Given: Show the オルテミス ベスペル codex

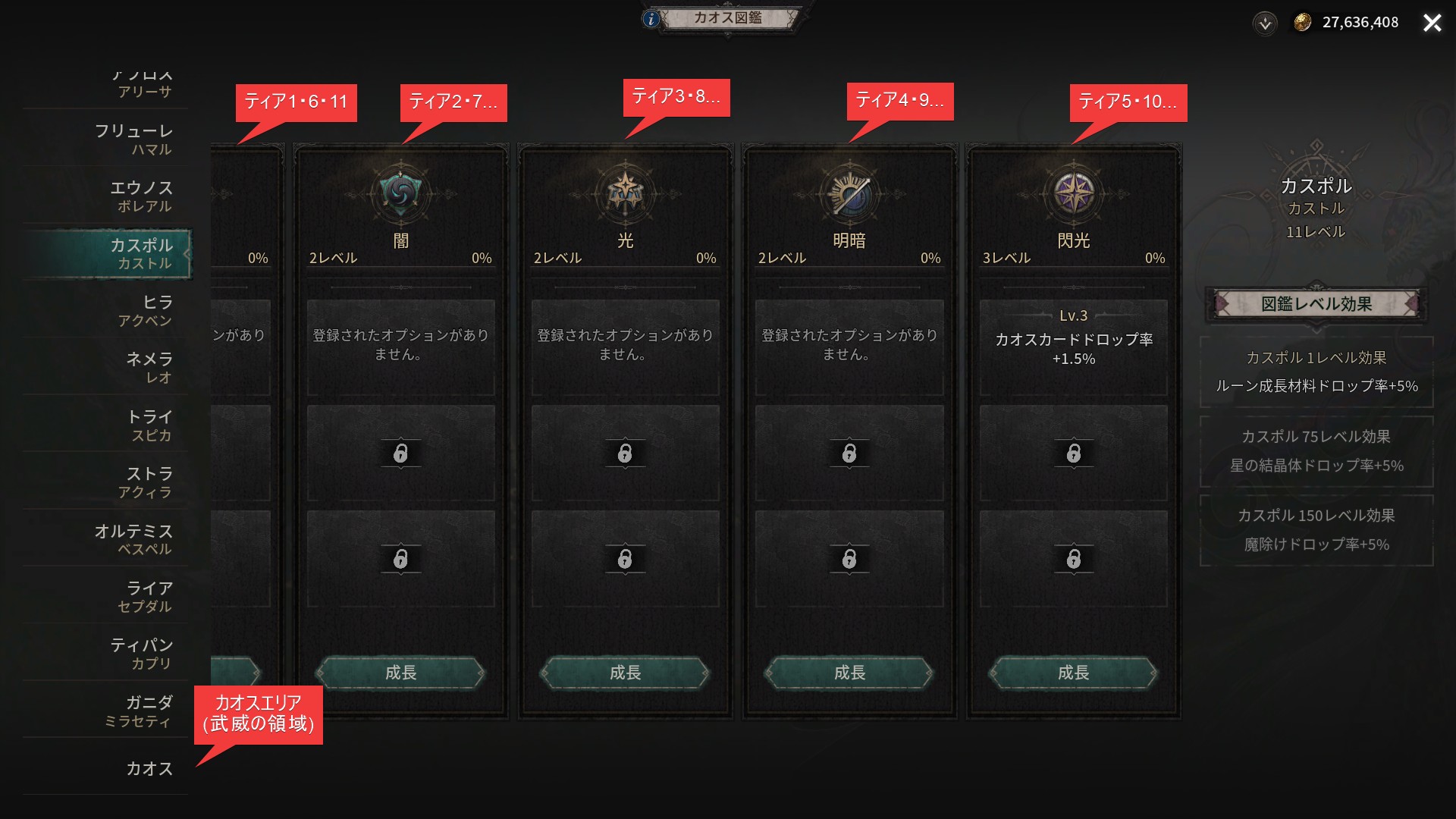Looking at the screenshot, I should [134, 538].
